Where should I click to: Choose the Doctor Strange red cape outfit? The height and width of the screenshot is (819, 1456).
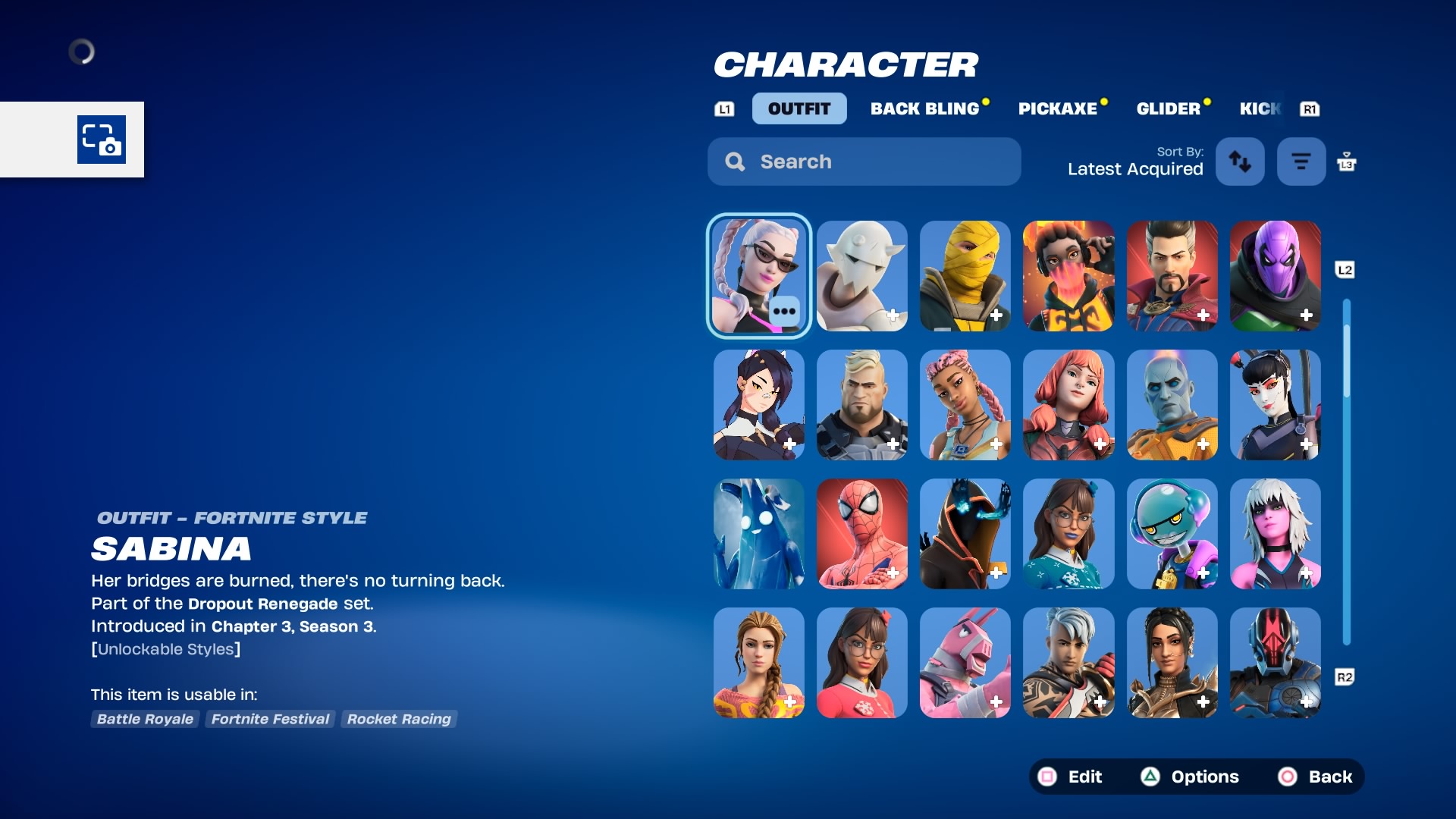coord(1172,276)
